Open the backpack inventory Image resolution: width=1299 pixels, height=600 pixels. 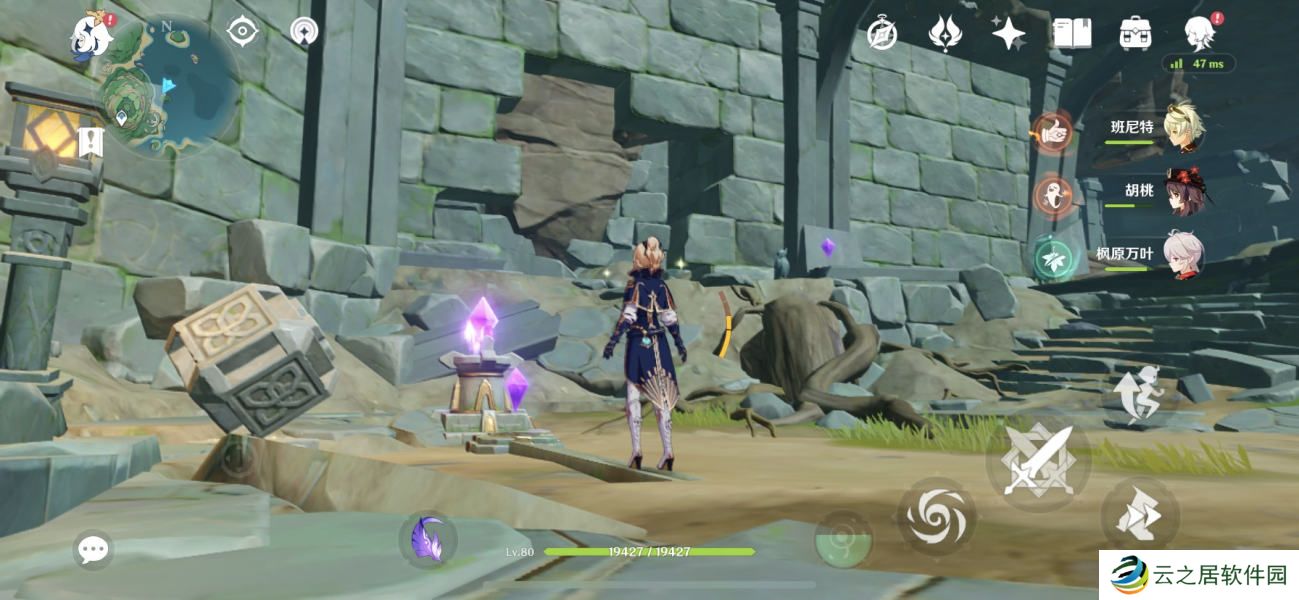click(x=1135, y=34)
